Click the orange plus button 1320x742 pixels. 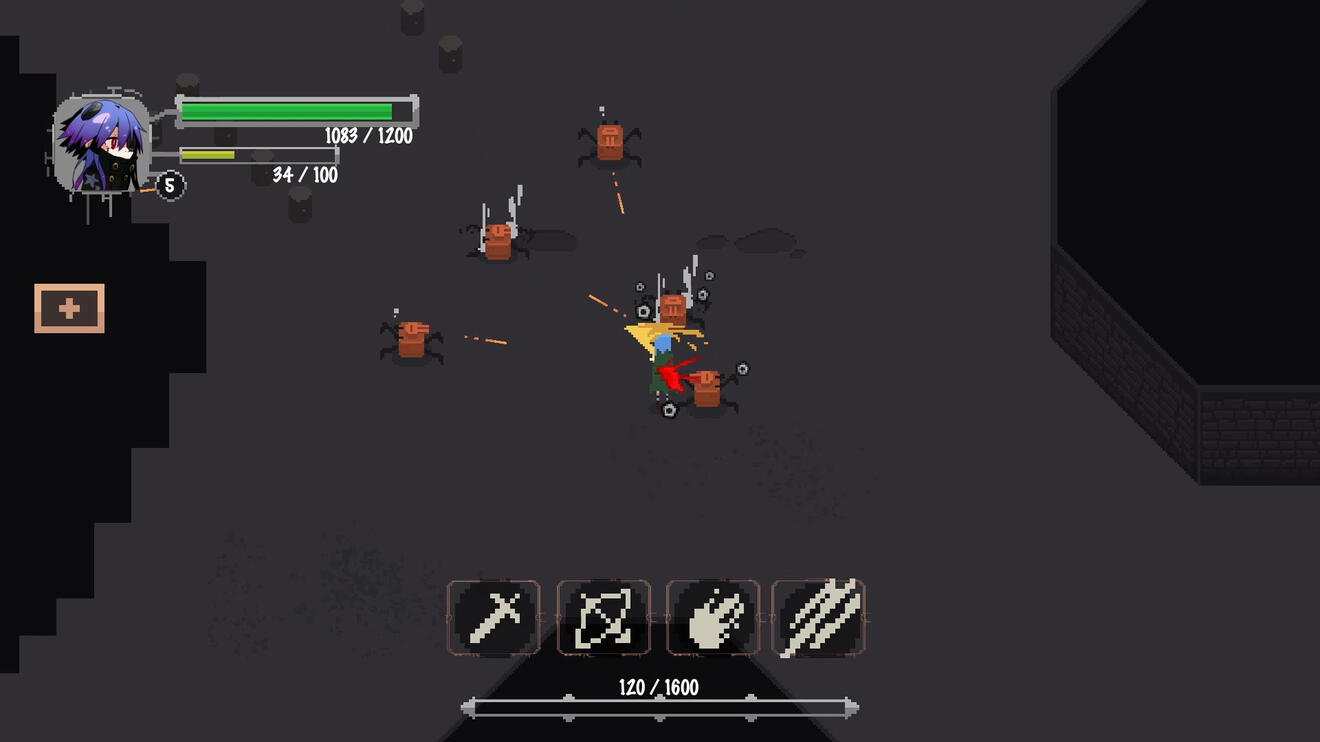(69, 308)
